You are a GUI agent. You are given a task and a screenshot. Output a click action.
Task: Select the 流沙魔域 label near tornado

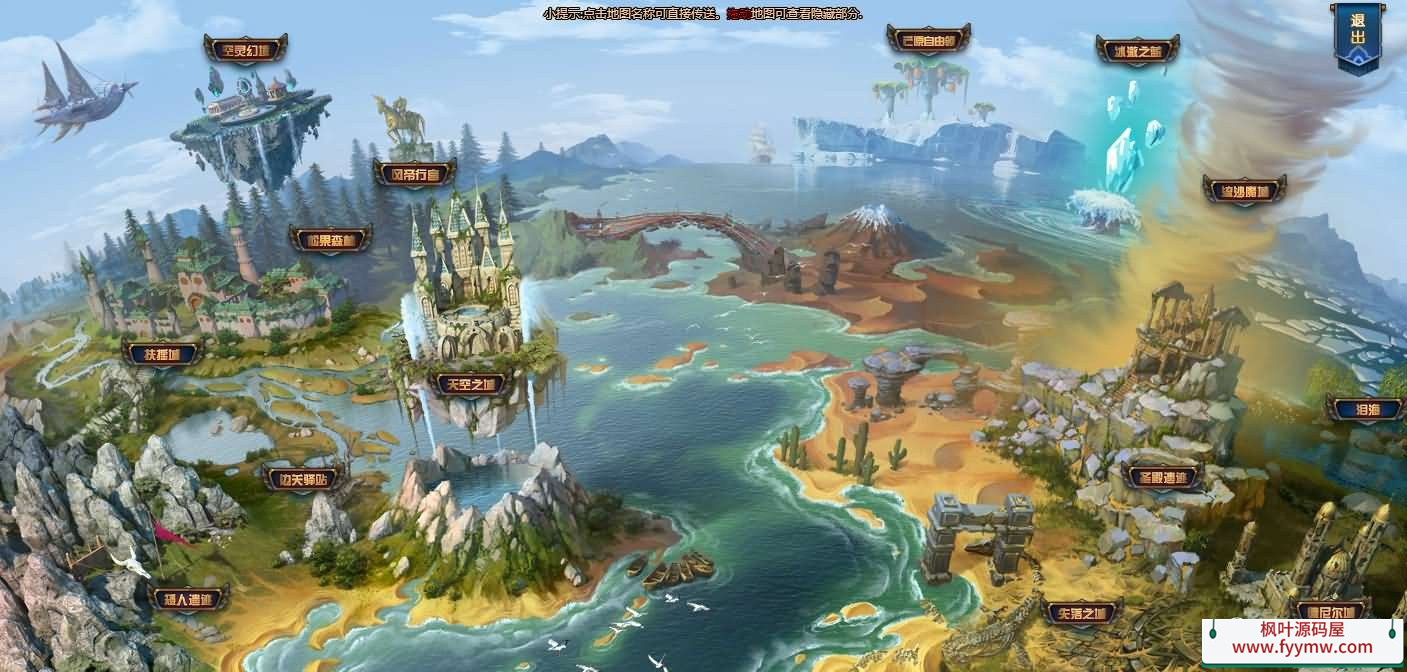click(x=1244, y=189)
